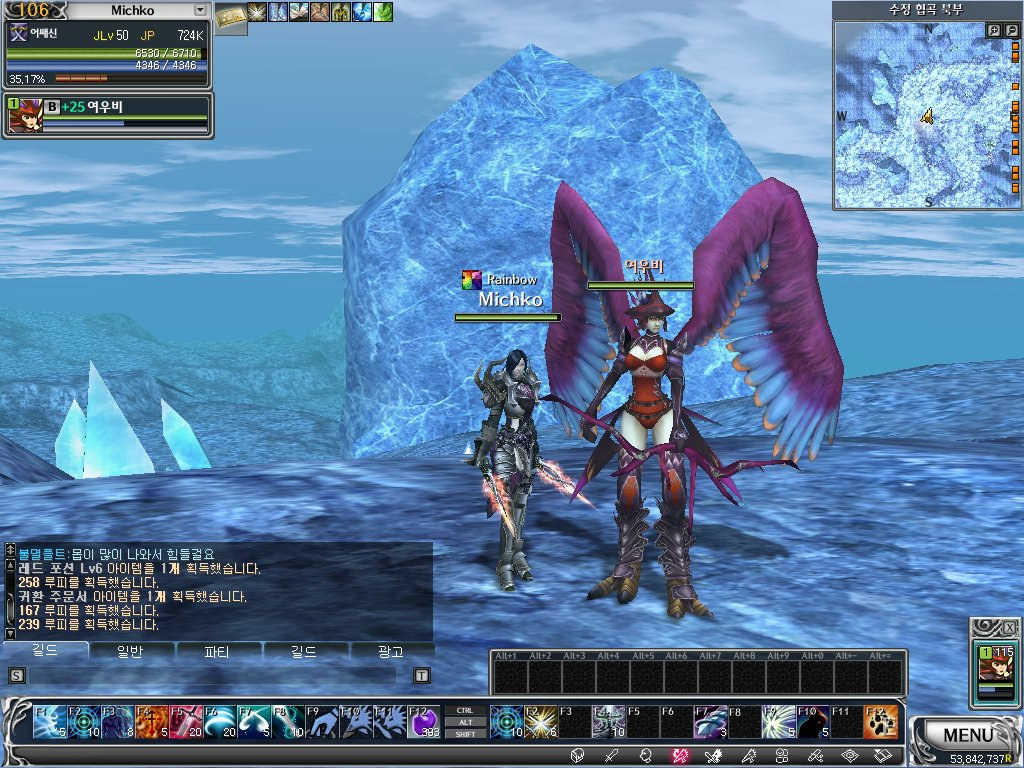Select the CTRL hotbar page toggle
Viewport: 1024px width, 768px height.
pos(464,710)
